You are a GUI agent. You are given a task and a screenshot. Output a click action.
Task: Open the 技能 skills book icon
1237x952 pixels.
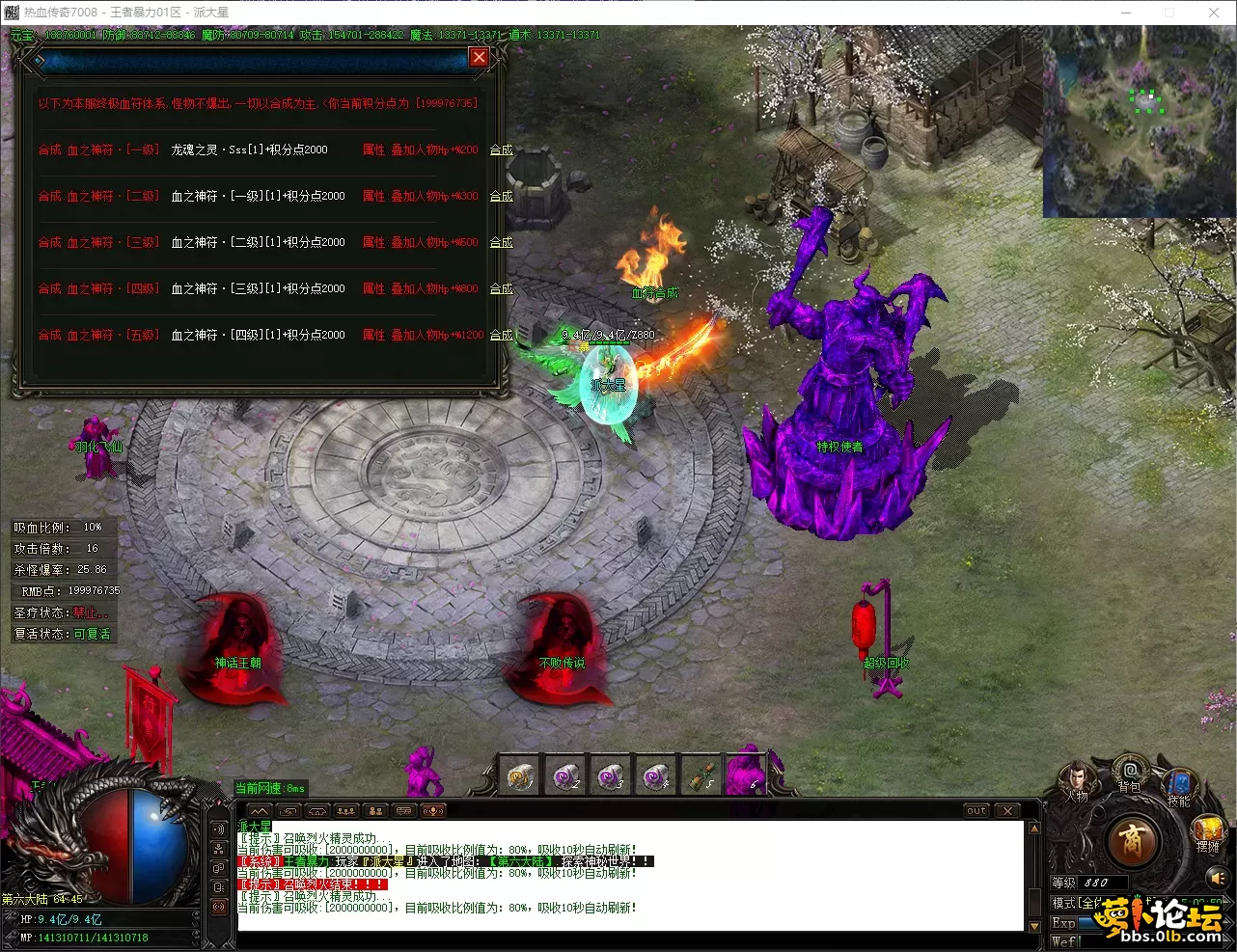1179,783
